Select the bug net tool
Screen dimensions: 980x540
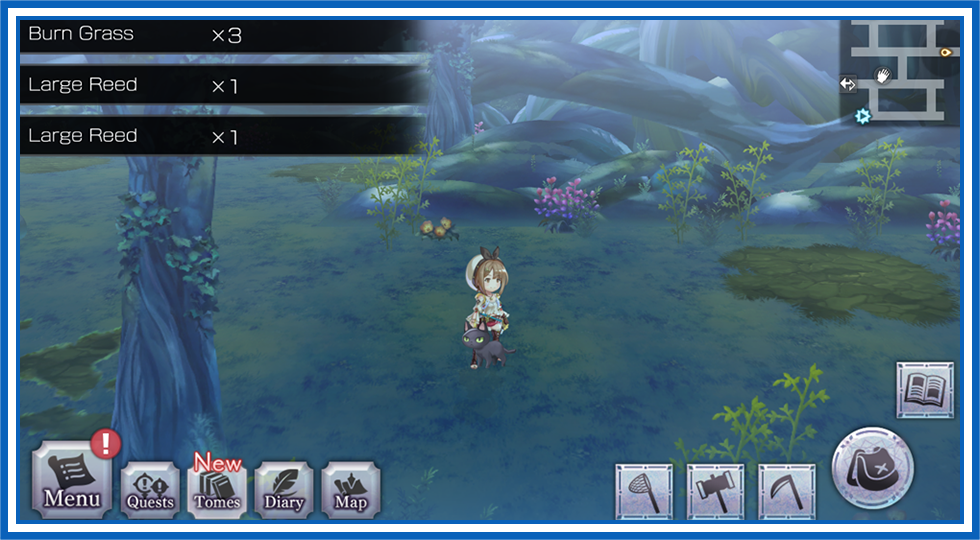[643, 492]
